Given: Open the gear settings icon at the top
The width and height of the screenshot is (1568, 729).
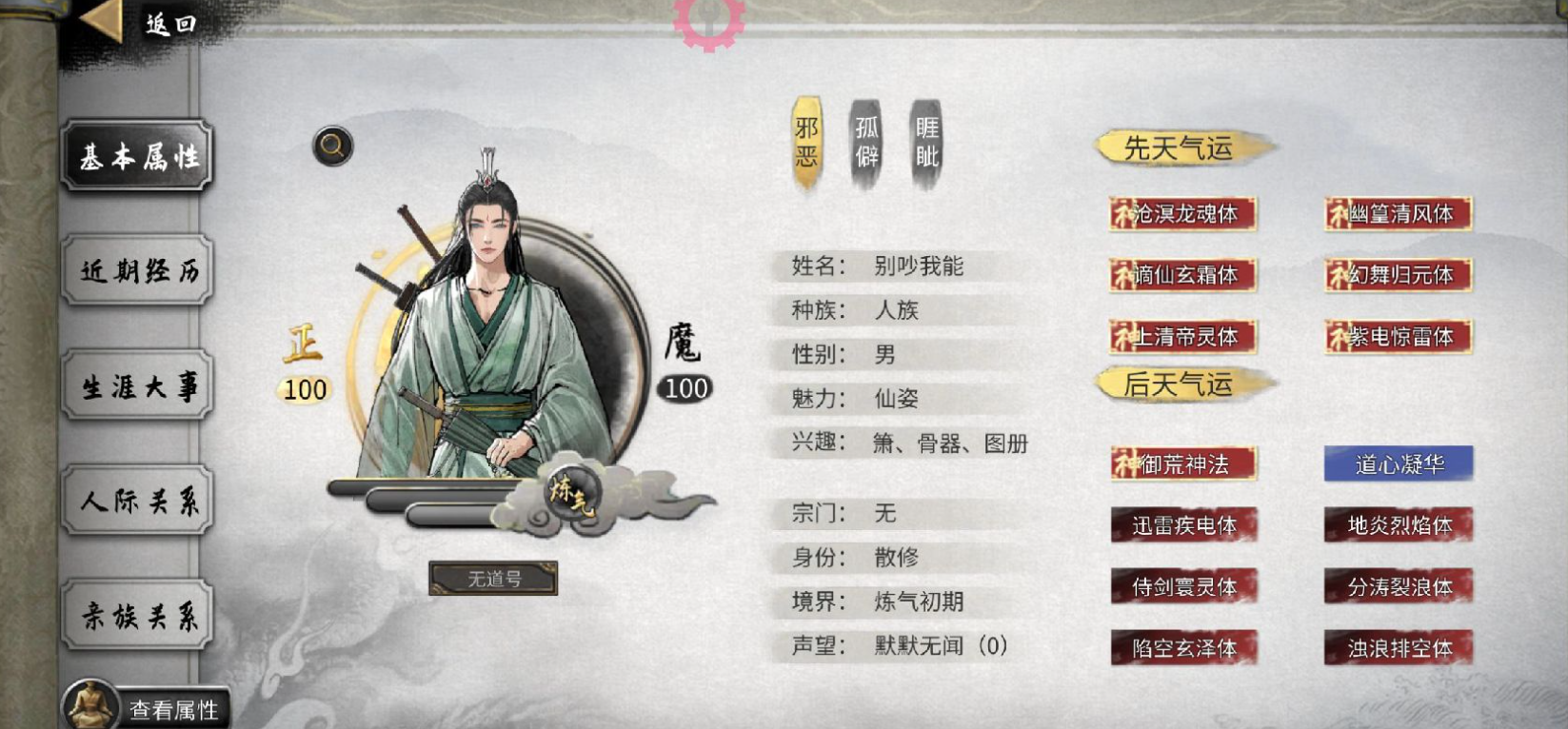Looking at the screenshot, I should point(708,19).
